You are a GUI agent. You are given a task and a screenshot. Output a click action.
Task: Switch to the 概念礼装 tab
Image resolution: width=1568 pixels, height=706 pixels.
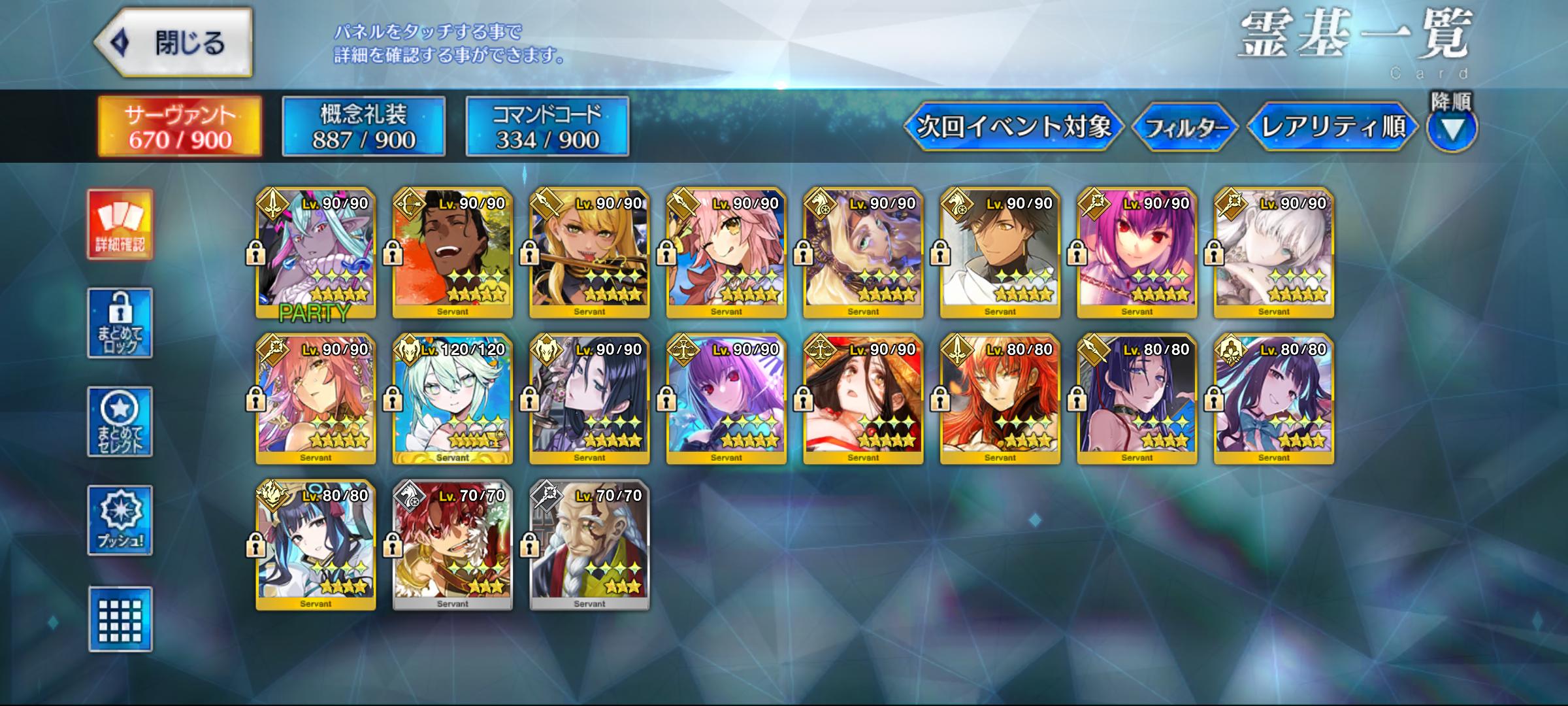coord(363,127)
